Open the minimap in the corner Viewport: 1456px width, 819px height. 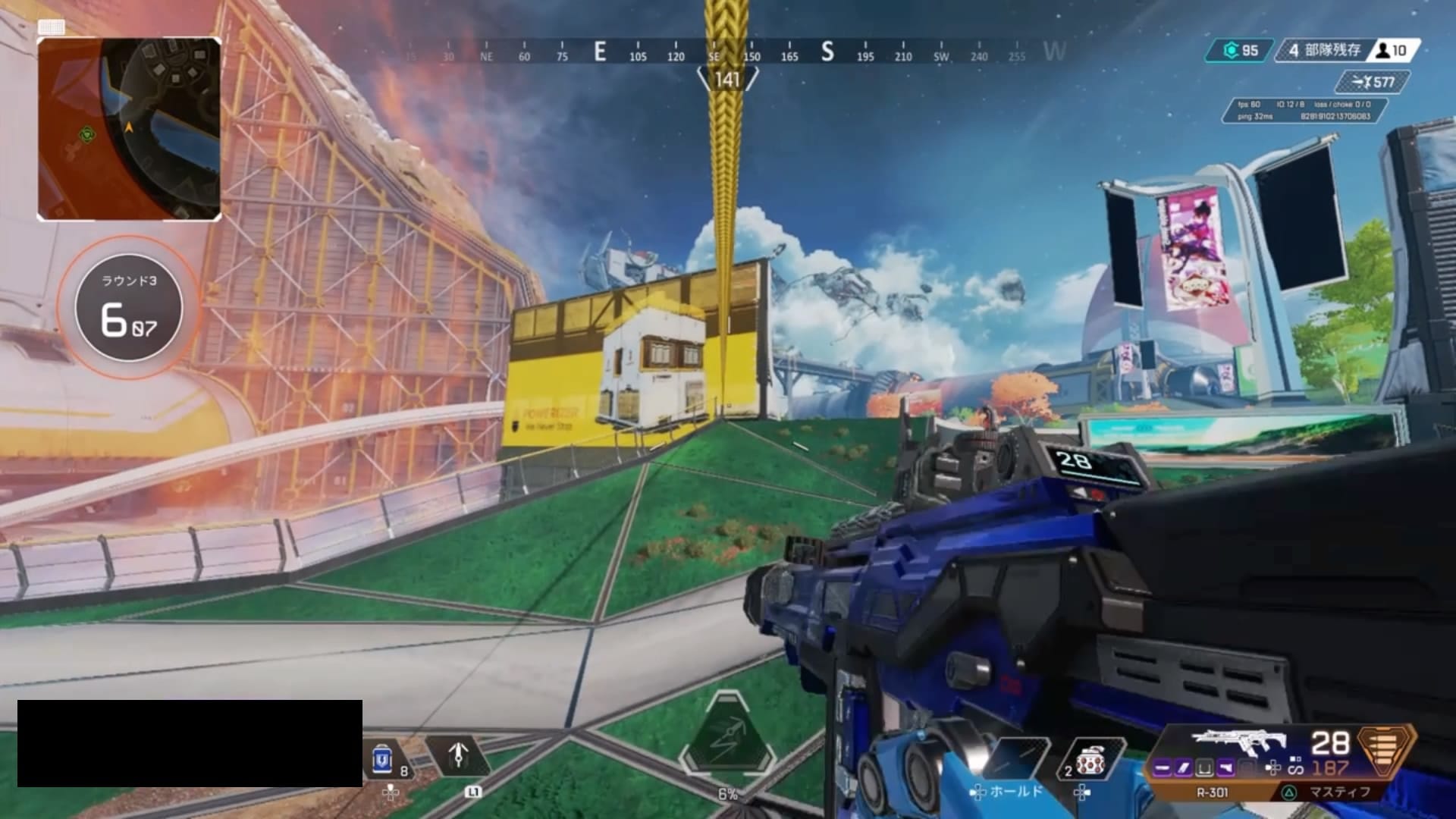coord(129,129)
